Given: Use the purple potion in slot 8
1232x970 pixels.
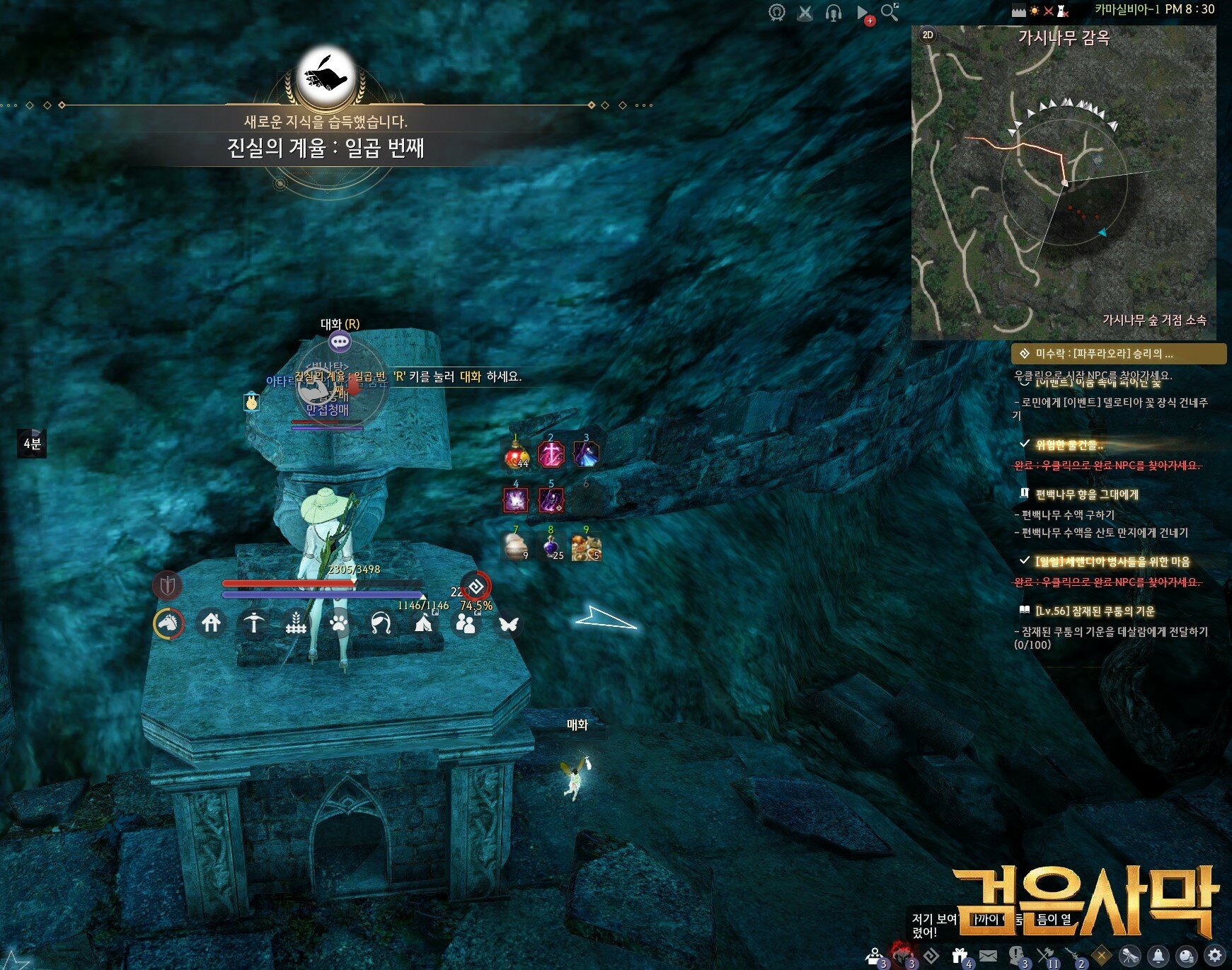Looking at the screenshot, I should coord(551,547).
